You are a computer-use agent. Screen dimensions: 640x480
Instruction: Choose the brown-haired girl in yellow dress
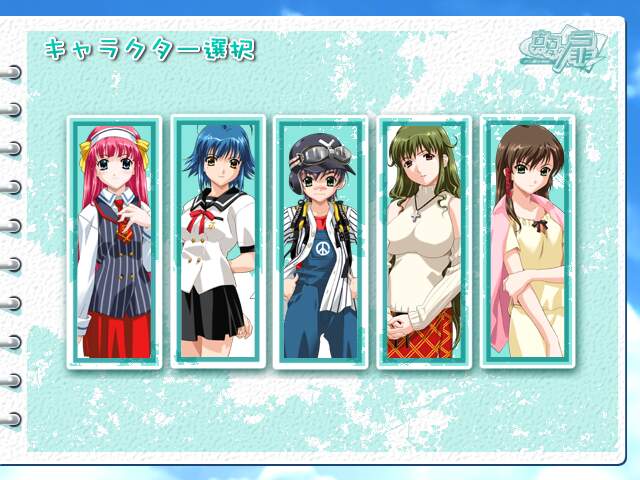pos(527,242)
